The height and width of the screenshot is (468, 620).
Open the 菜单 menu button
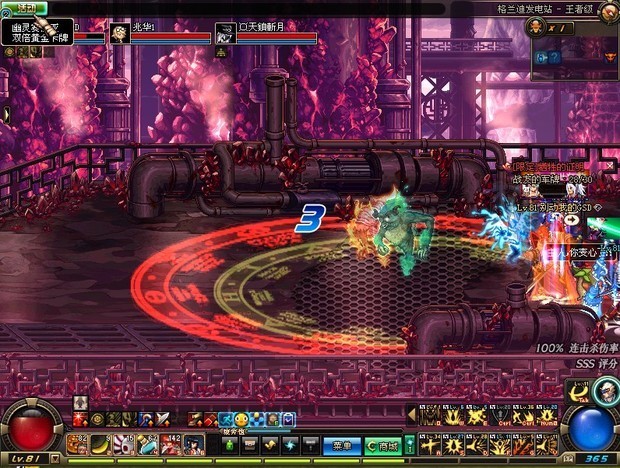coord(343,445)
